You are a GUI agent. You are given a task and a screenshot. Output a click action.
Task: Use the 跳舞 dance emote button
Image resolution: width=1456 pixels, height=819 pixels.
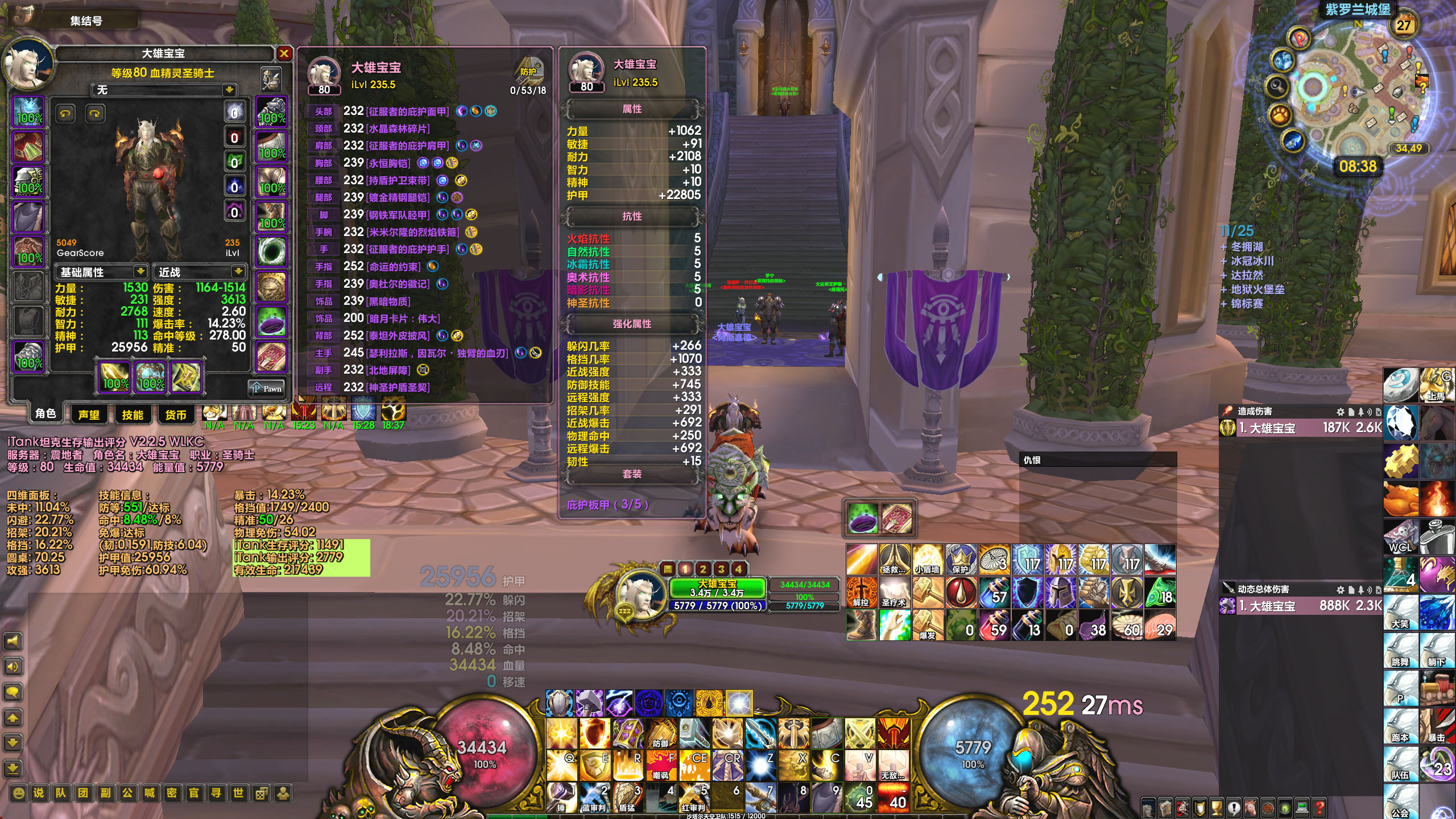(1400, 651)
